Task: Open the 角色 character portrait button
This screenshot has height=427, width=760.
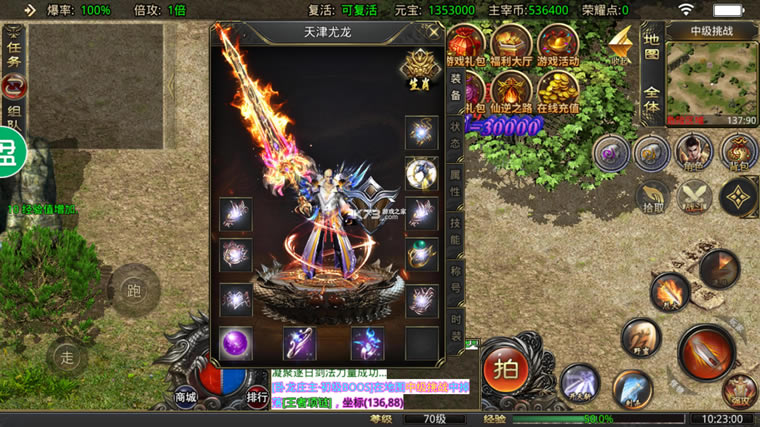Action: (x=691, y=152)
